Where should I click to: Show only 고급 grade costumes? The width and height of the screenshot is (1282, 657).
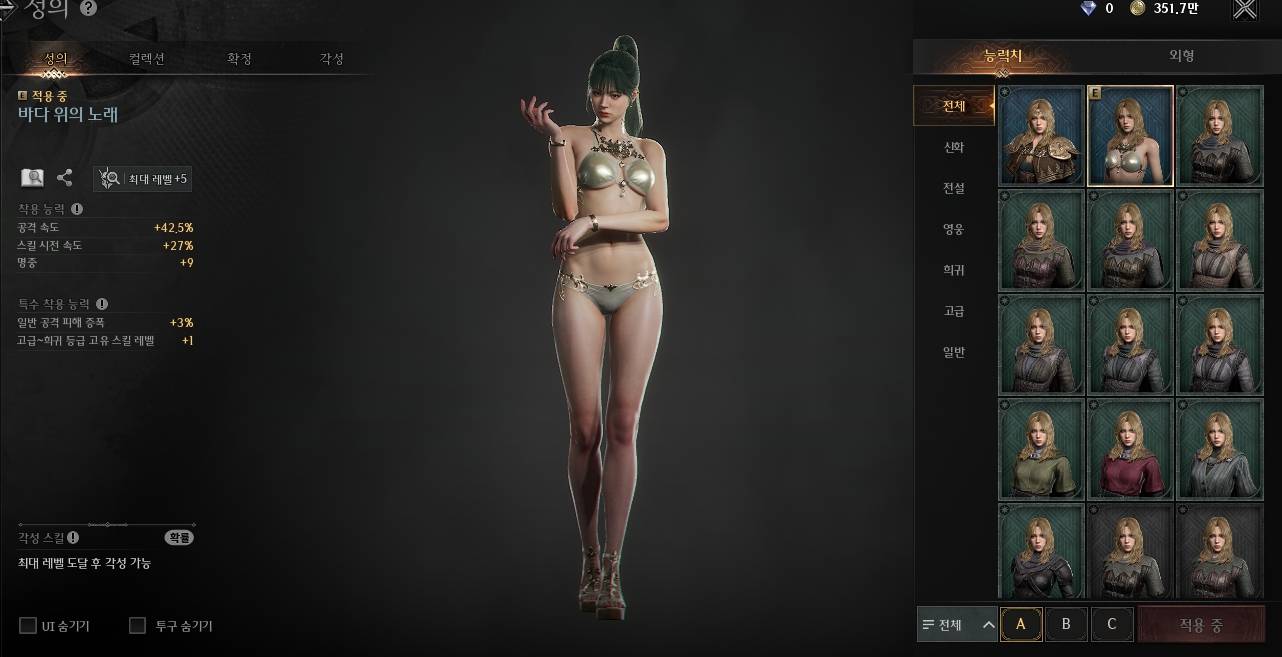point(954,311)
